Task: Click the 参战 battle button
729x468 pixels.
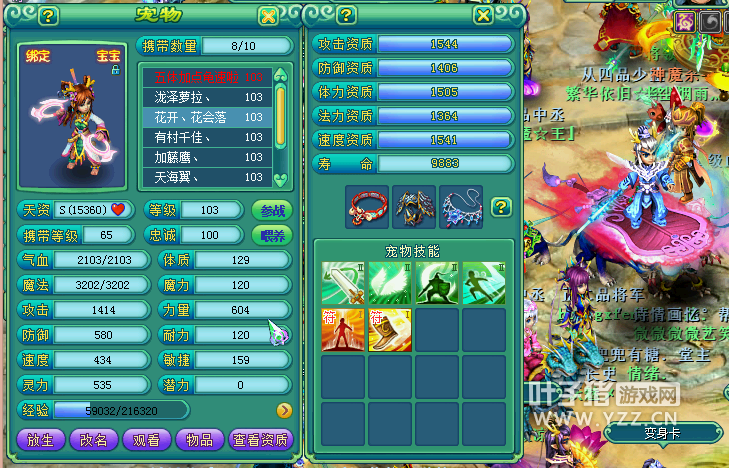Action: (272, 210)
